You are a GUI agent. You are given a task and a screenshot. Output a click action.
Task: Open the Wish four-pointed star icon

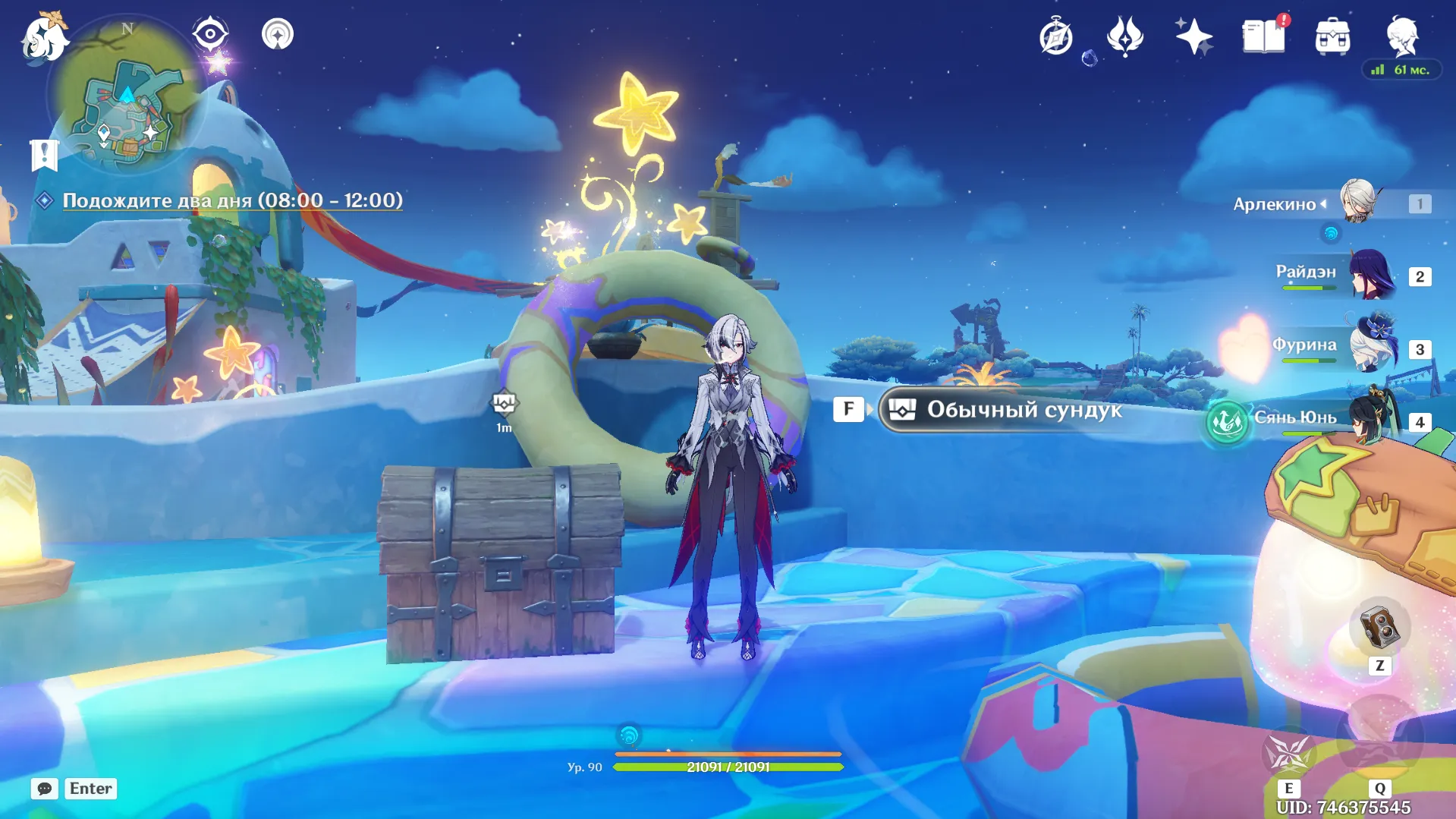[1193, 36]
